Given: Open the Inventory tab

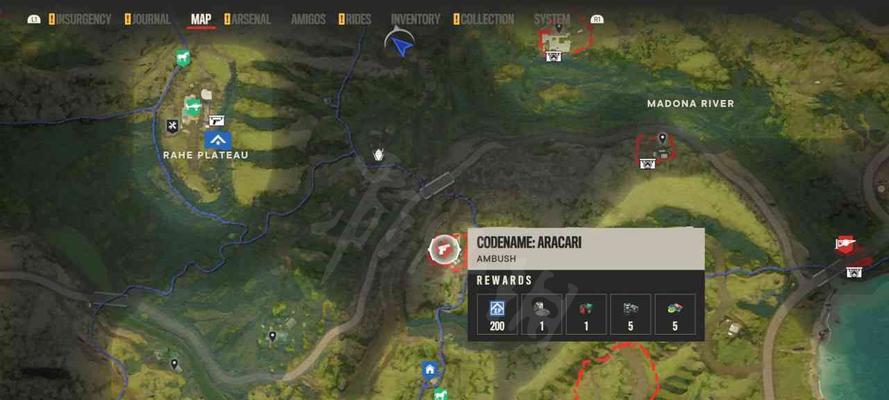Looking at the screenshot, I should [415, 19].
